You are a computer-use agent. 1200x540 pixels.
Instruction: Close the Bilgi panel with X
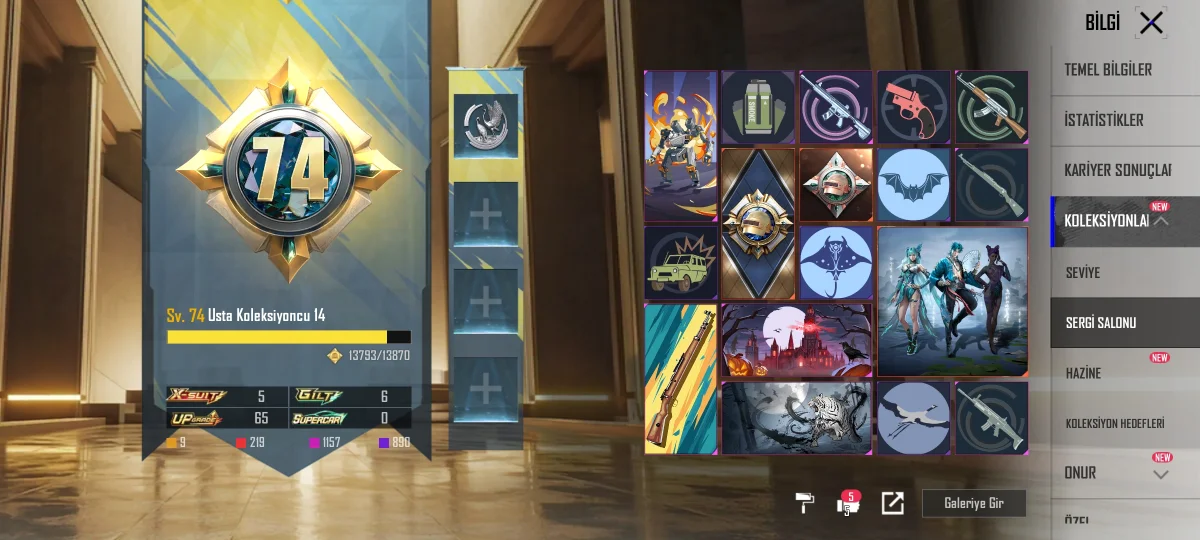[1151, 22]
